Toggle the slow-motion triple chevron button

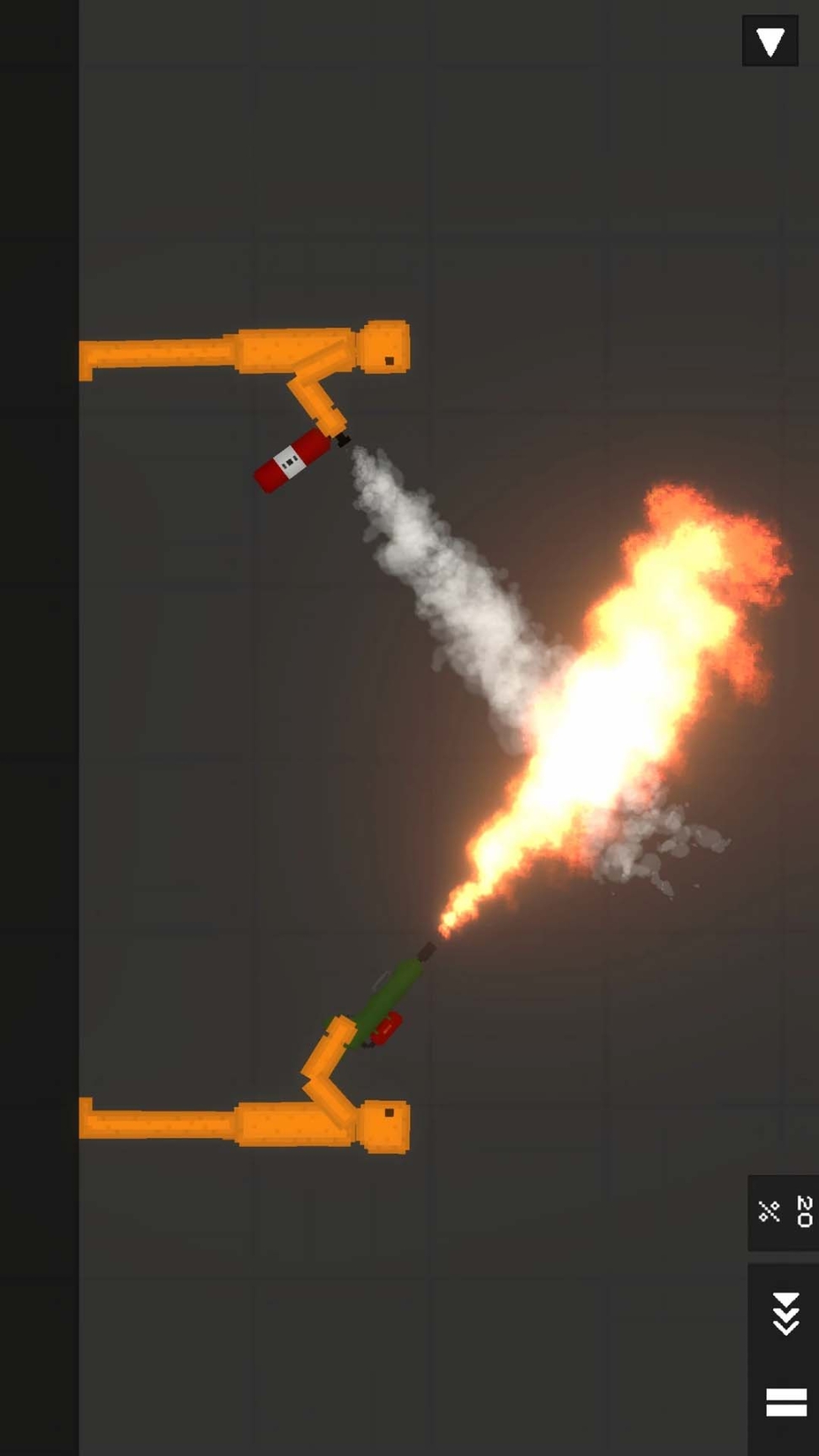coord(785,1313)
